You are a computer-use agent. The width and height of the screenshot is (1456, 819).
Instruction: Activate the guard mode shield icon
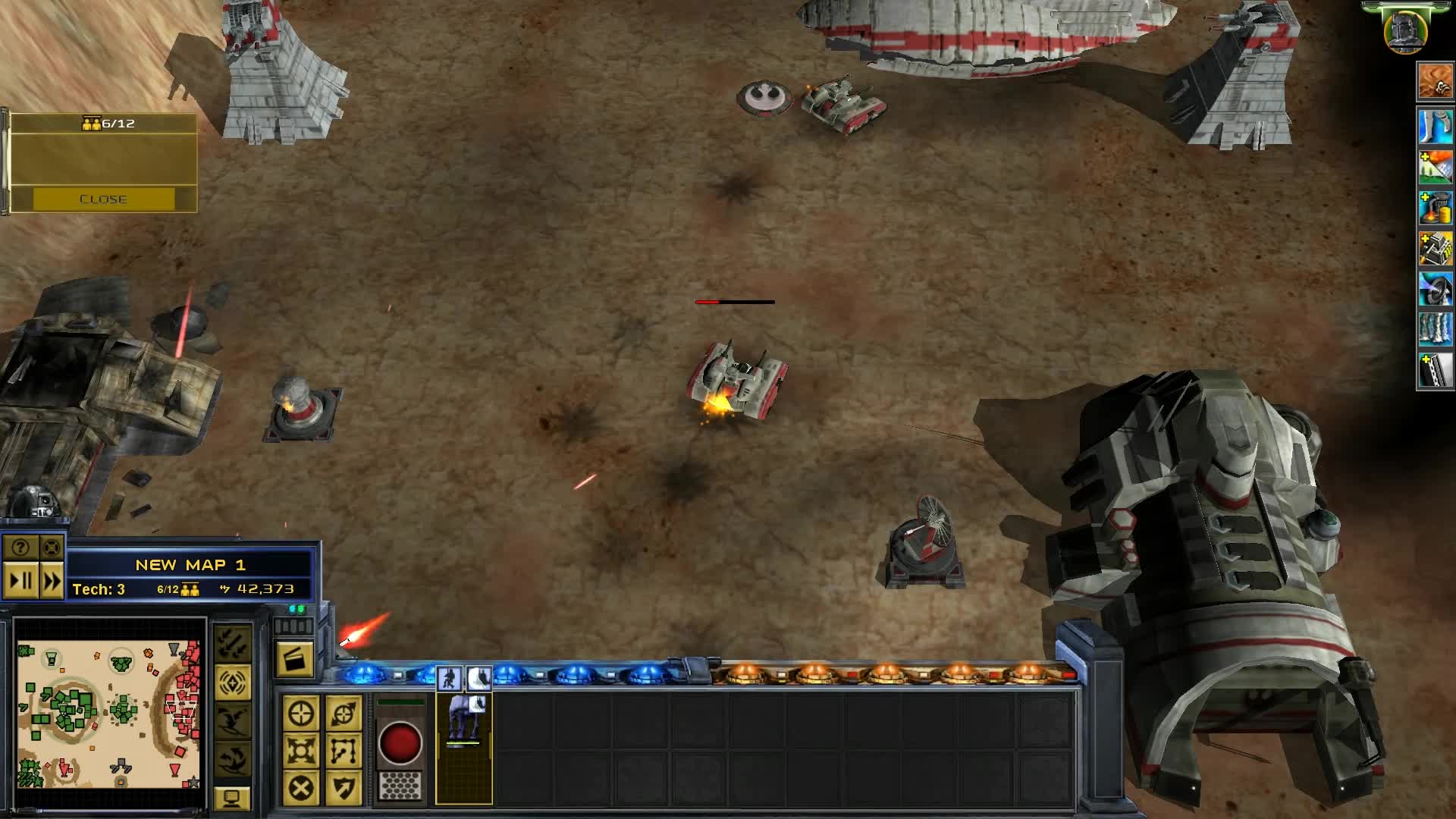tap(344, 789)
